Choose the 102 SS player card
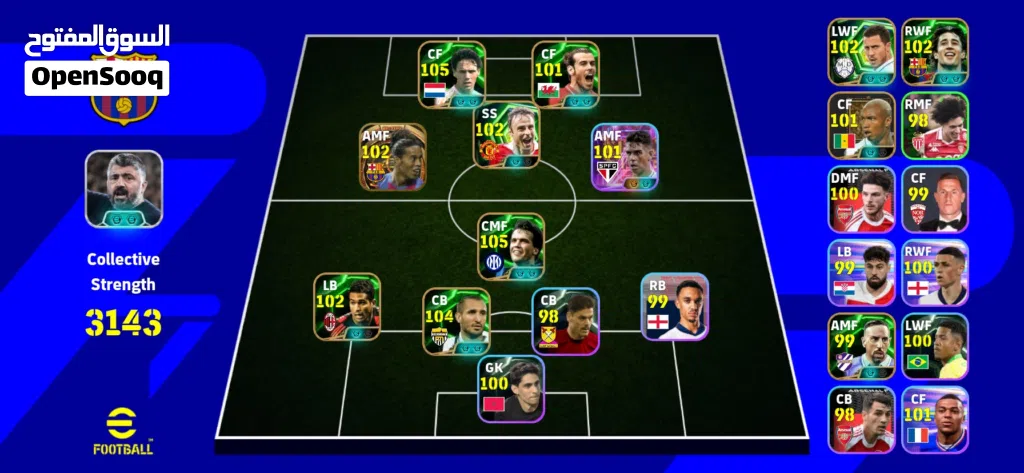The image size is (1024, 473). pos(507,137)
